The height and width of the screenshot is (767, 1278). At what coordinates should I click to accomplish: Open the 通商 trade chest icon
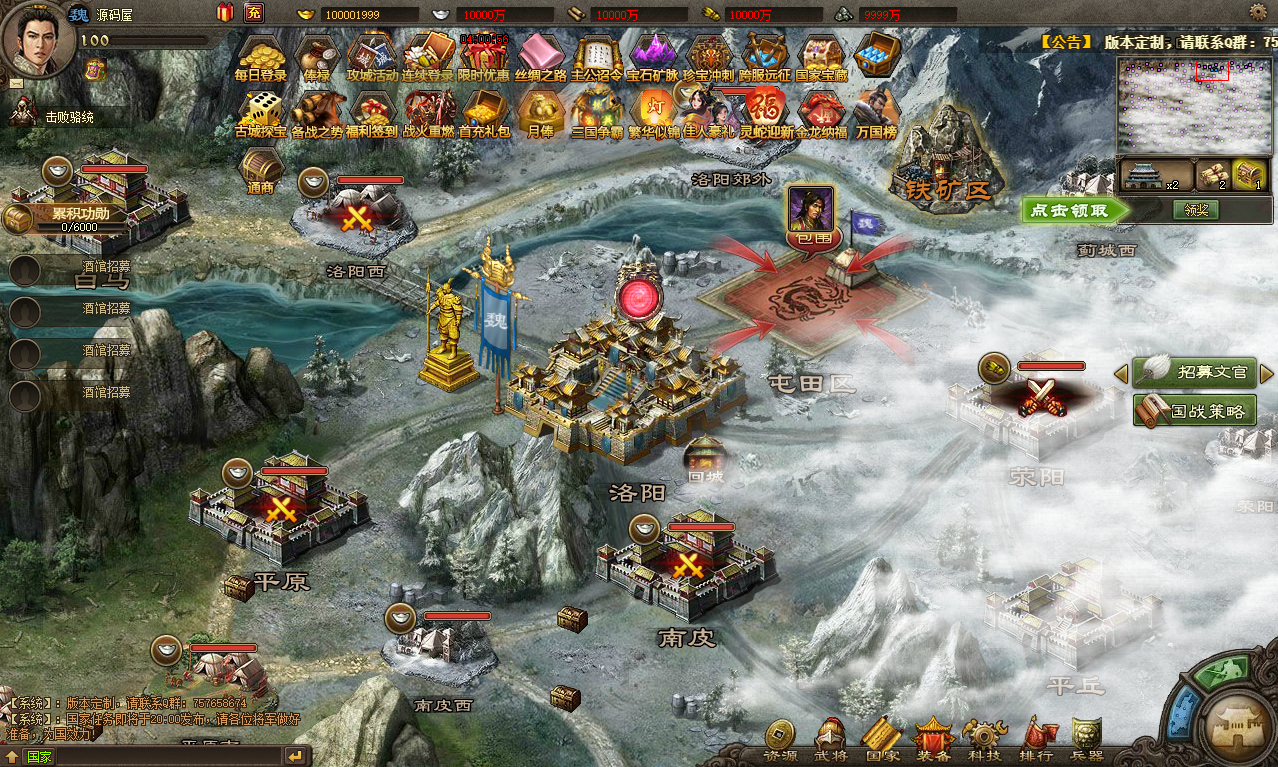coord(260,170)
